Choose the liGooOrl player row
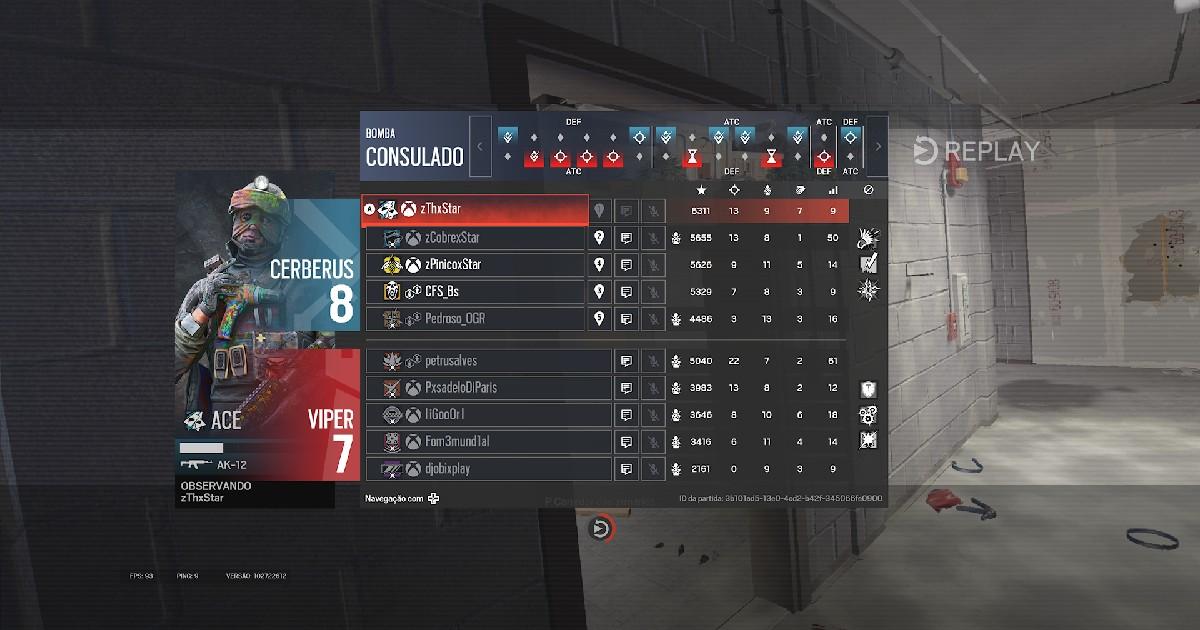The width and height of the screenshot is (1200, 630). [x=488, y=415]
